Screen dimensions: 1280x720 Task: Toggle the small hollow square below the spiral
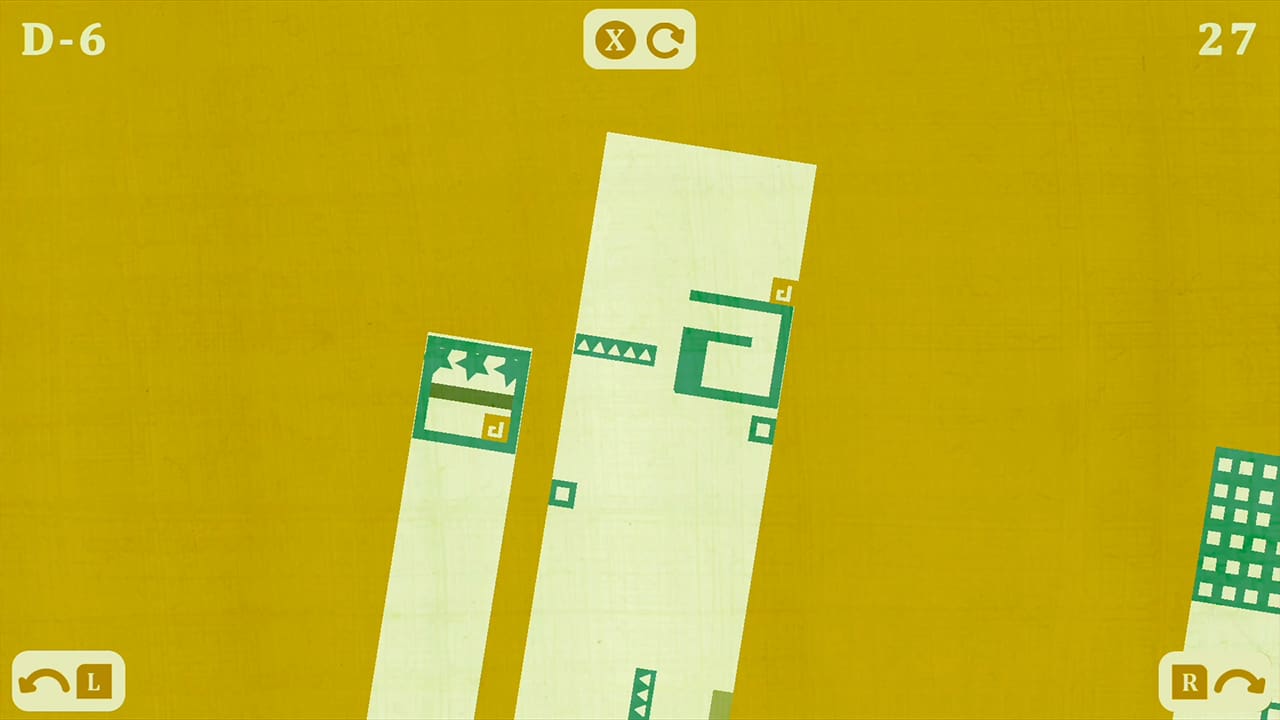pos(762,431)
